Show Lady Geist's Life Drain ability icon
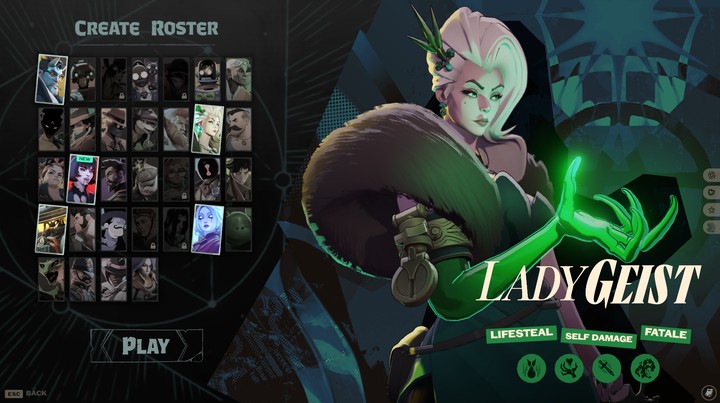720x403 pixels. [568, 369]
